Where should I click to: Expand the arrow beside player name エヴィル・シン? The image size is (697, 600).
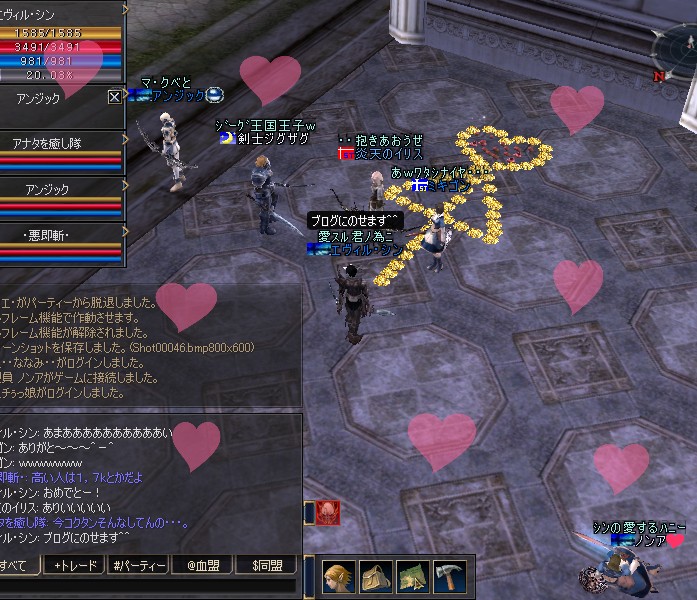coord(125,10)
